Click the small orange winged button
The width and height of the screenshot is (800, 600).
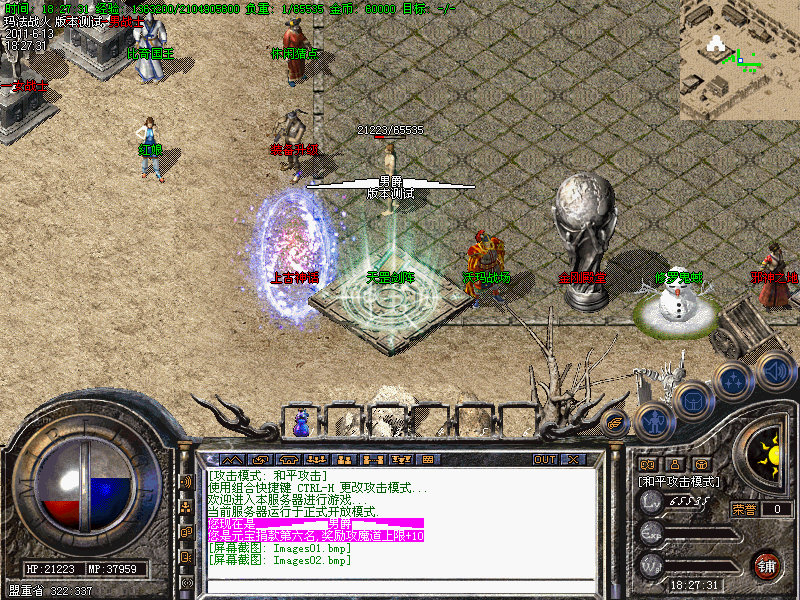615,423
